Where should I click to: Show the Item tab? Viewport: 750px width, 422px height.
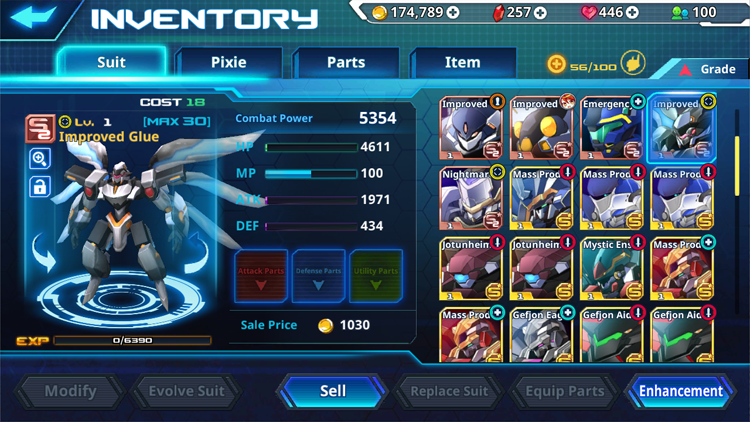click(462, 62)
